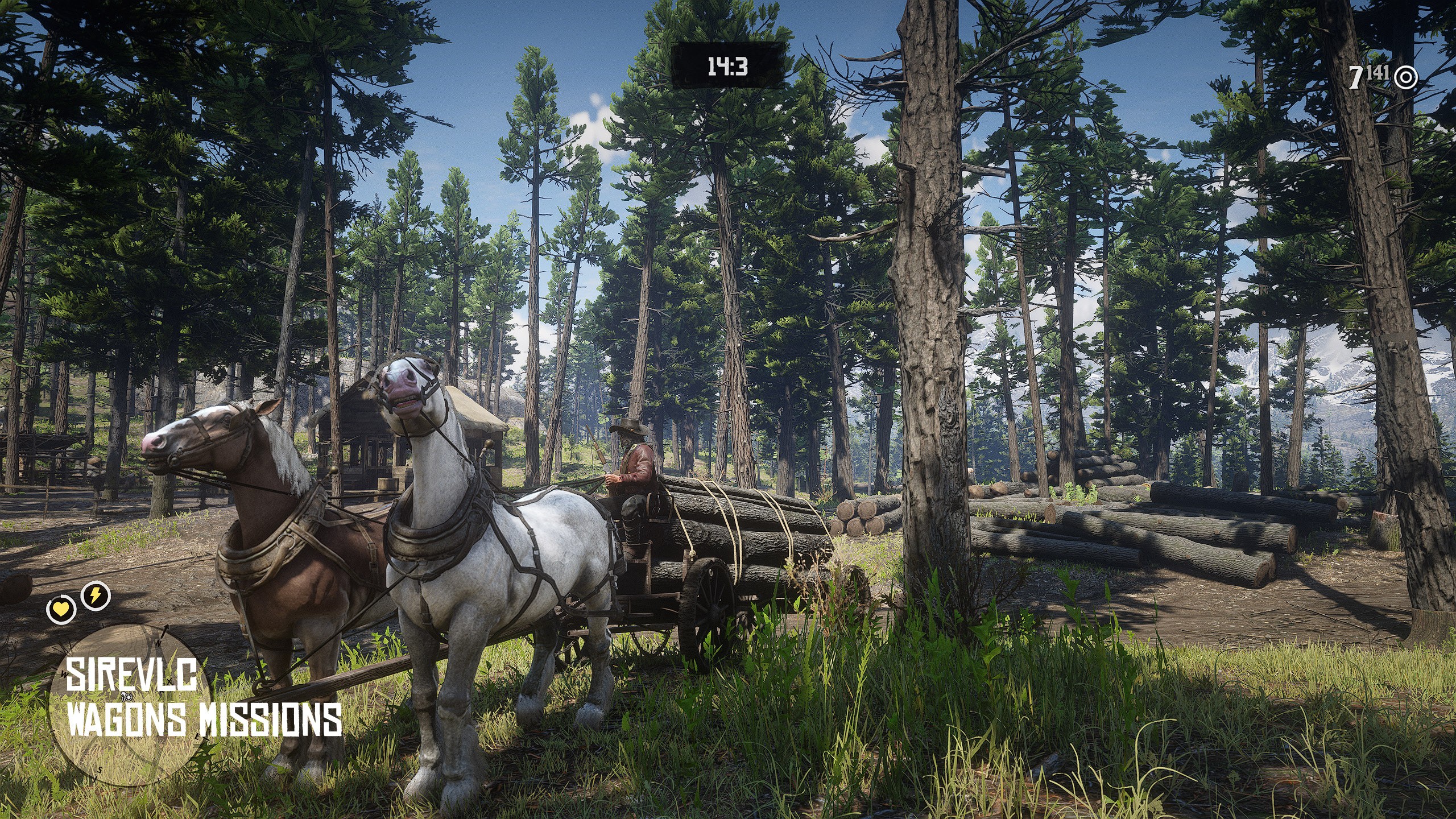This screenshot has width=1456, height=819.
Task: Click the W compass letter on minimap
Action: 65,673
